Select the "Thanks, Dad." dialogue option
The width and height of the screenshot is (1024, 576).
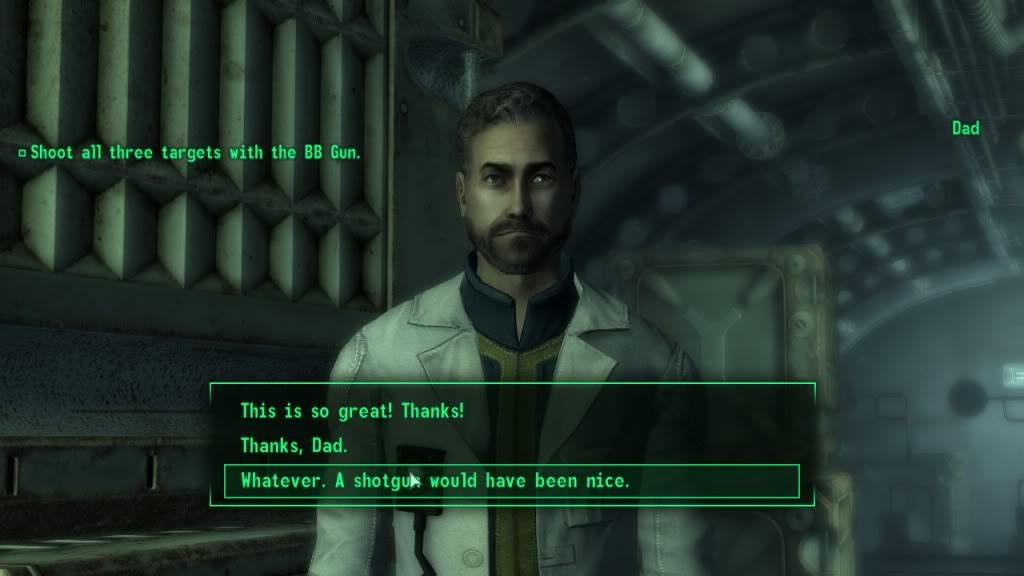(x=294, y=446)
